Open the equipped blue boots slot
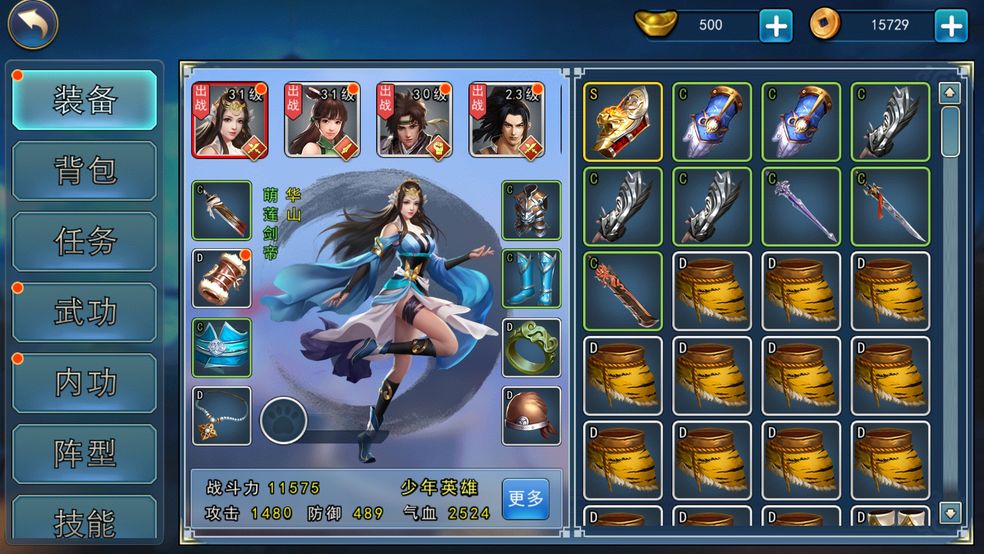The width and height of the screenshot is (984, 554). (531, 279)
